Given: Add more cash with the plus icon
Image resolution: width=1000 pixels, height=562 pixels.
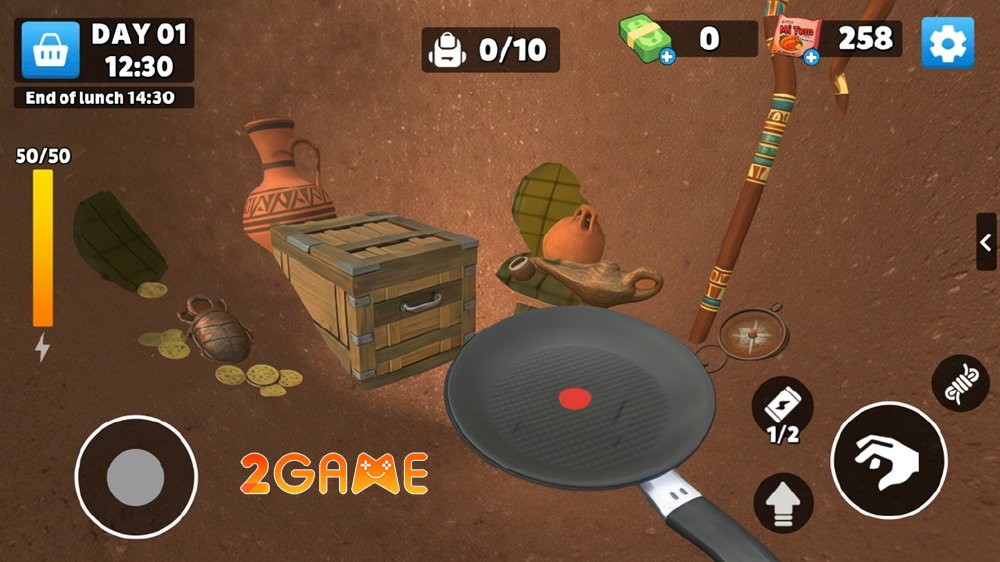Looking at the screenshot, I should [667, 57].
